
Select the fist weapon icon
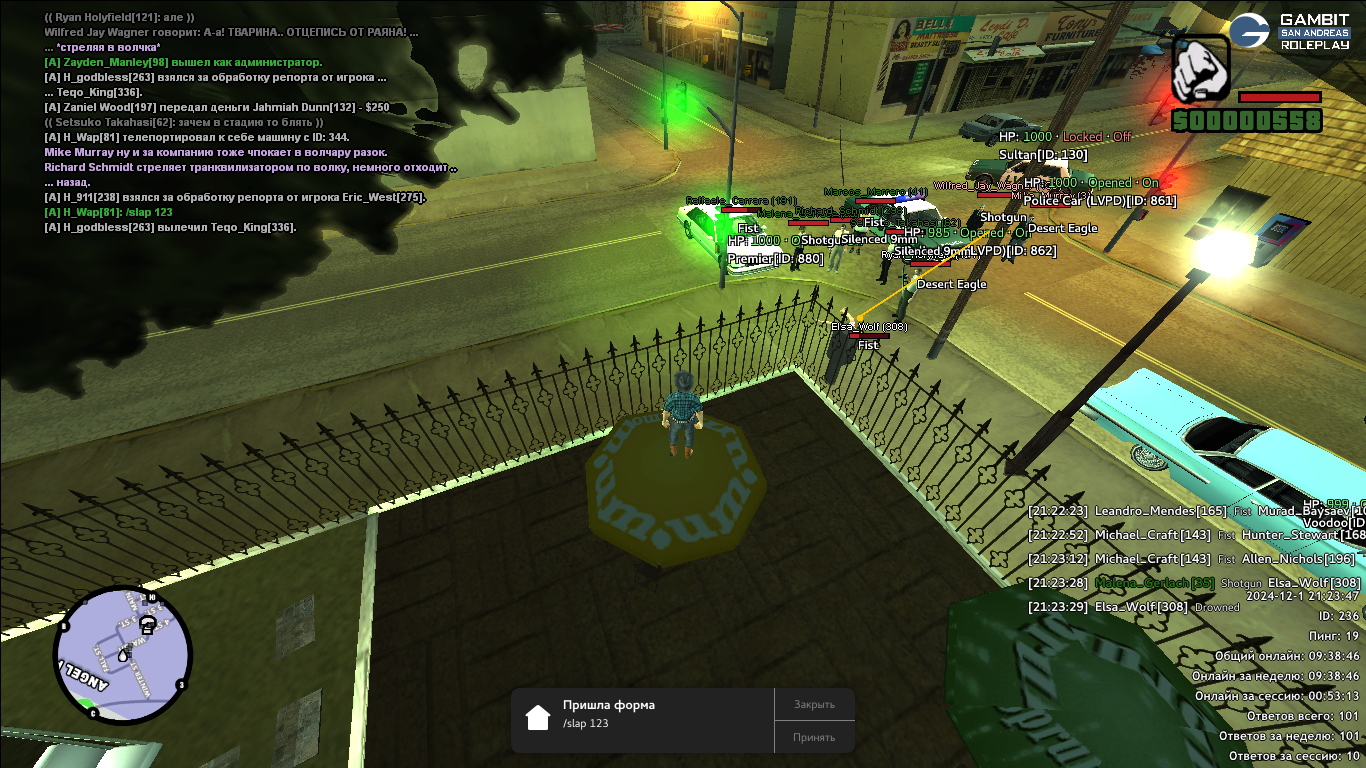[1199, 69]
